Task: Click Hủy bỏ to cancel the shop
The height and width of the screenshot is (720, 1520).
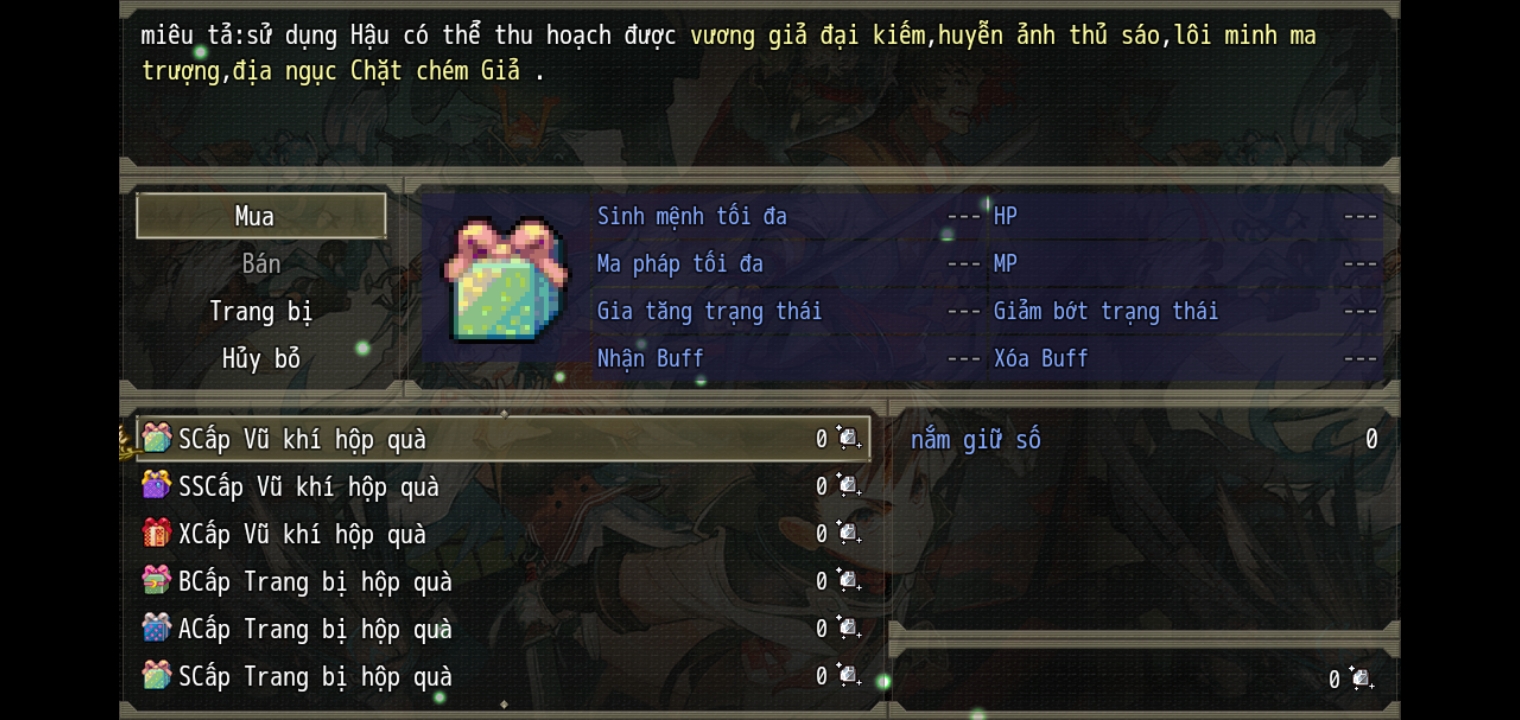Action: [x=260, y=359]
